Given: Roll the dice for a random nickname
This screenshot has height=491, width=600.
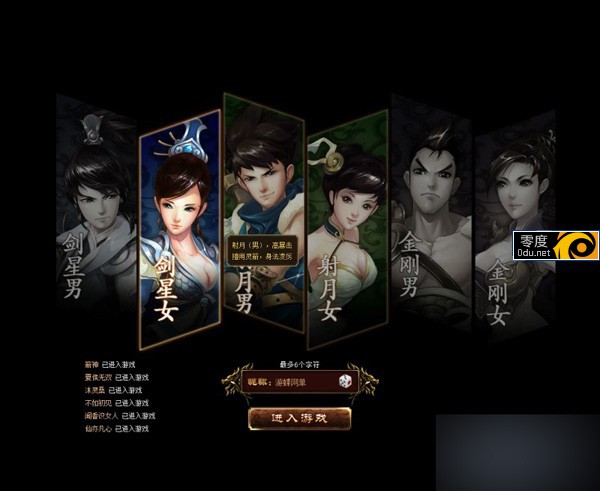Looking at the screenshot, I should (343, 383).
